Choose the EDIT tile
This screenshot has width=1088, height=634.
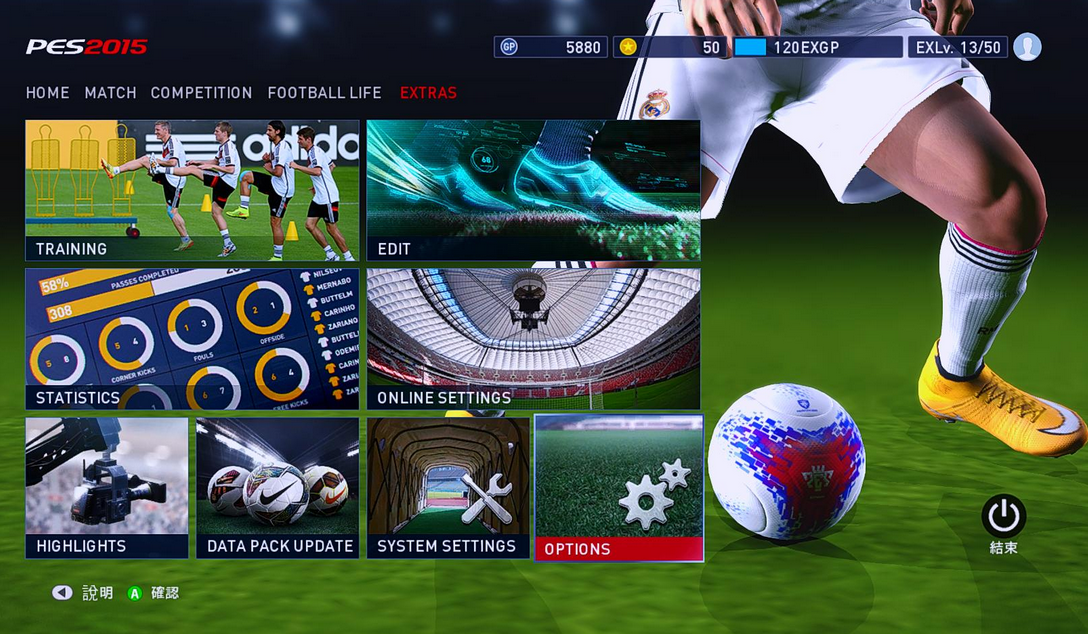pos(533,190)
